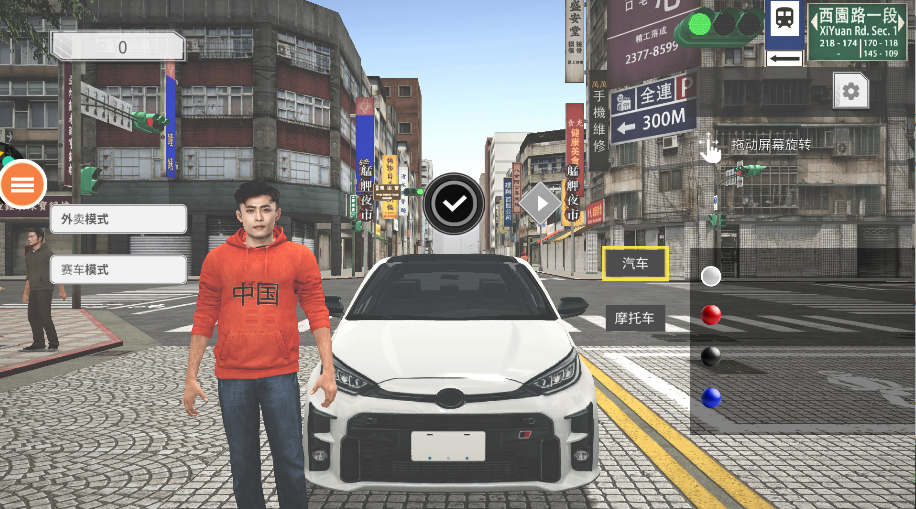Switch to the 摩托车 motorcycle category
Viewport: 916px width, 509px height.
(635, 319)
